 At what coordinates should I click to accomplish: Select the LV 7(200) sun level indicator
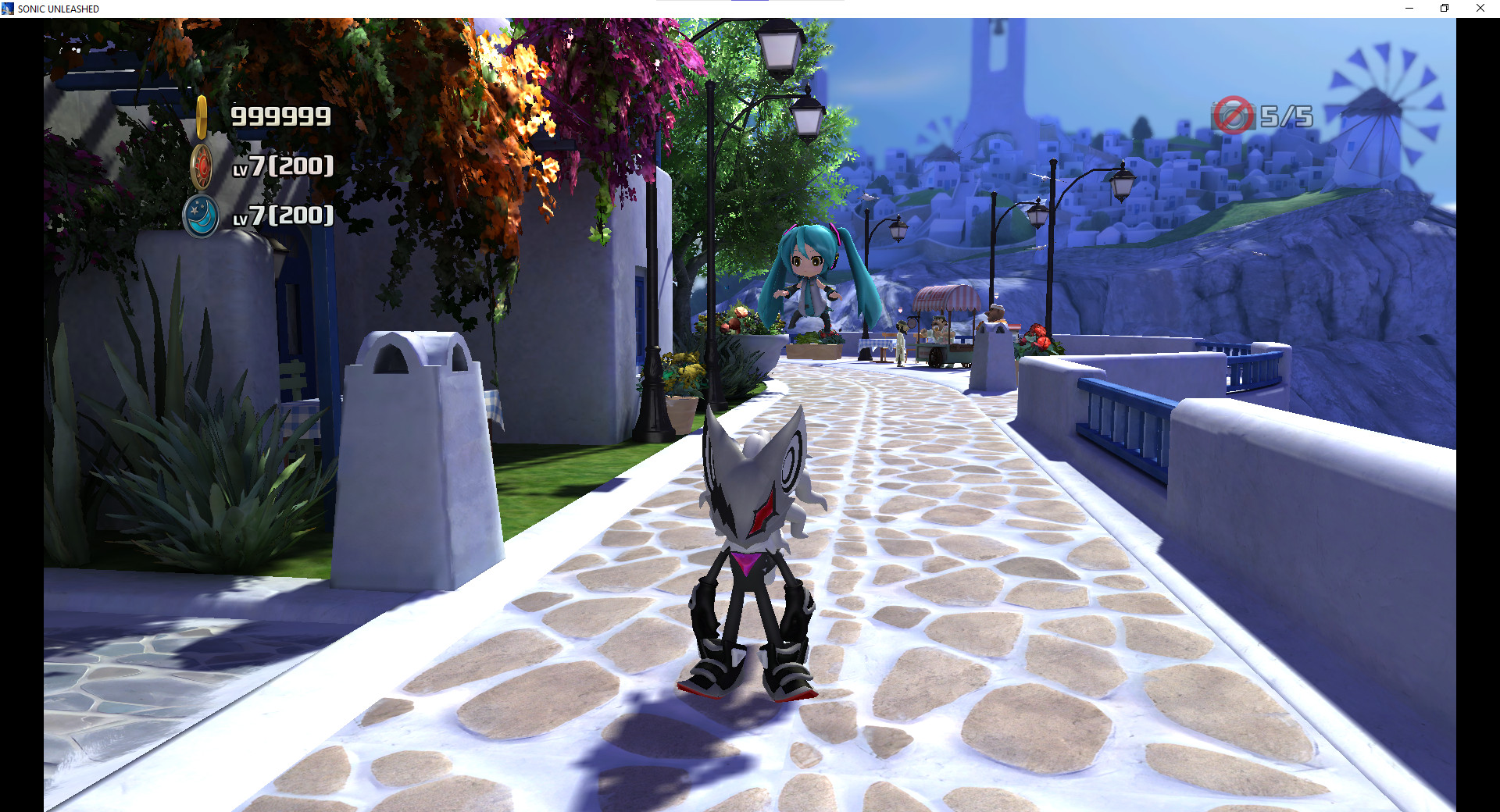point(283,166)
